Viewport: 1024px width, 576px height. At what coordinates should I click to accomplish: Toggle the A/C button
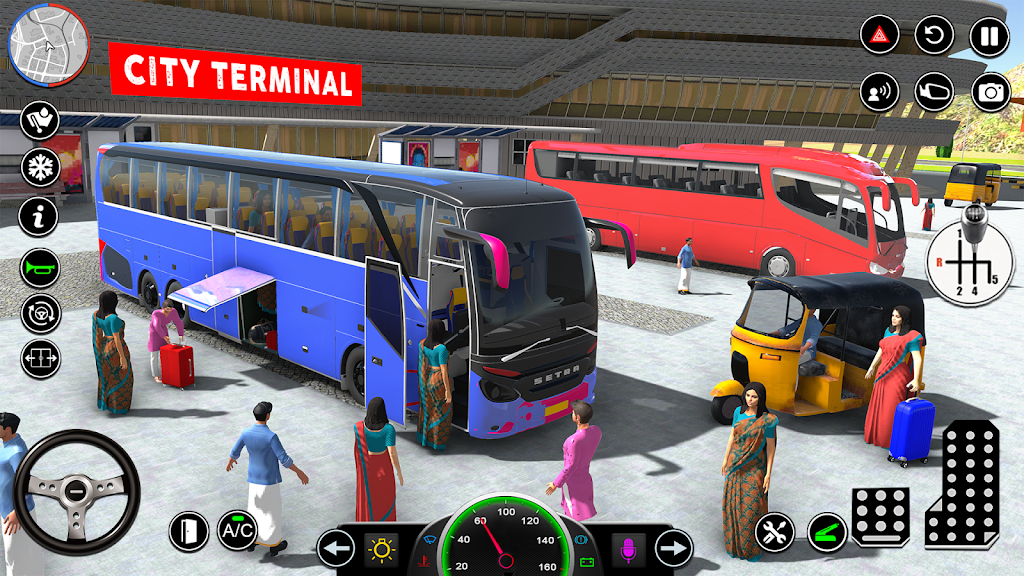click(x=237, y=530)
